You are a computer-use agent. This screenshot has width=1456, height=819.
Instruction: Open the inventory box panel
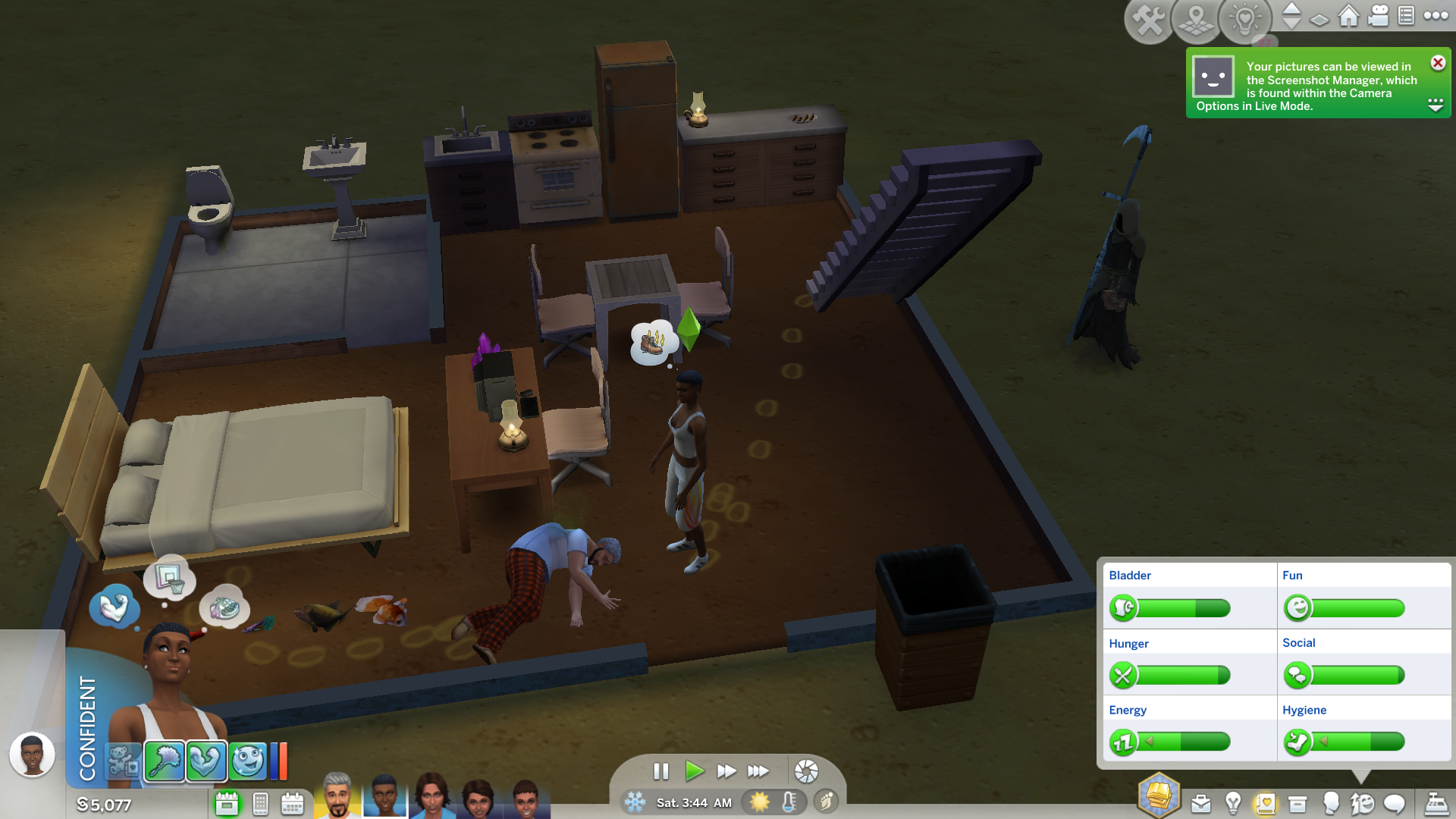tap(1298, 803)
